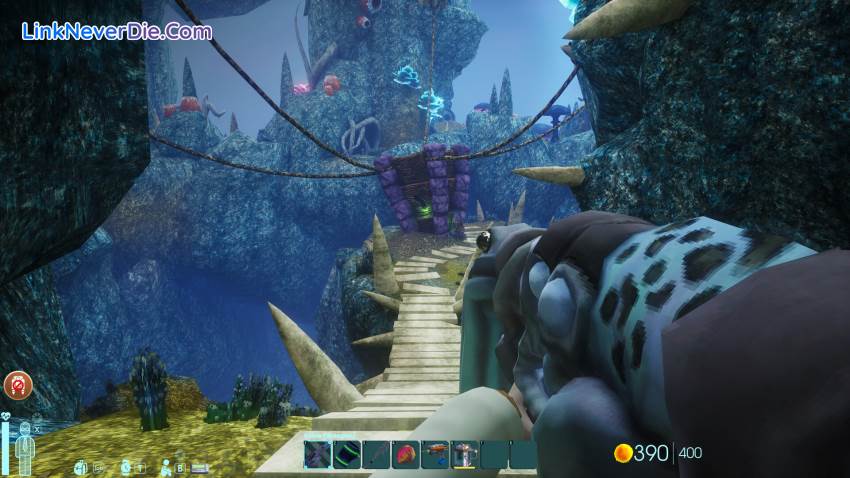Equip the orange and blue blaster gun
The height and width of the screenshot is (478, 850).
click(435, 454)
